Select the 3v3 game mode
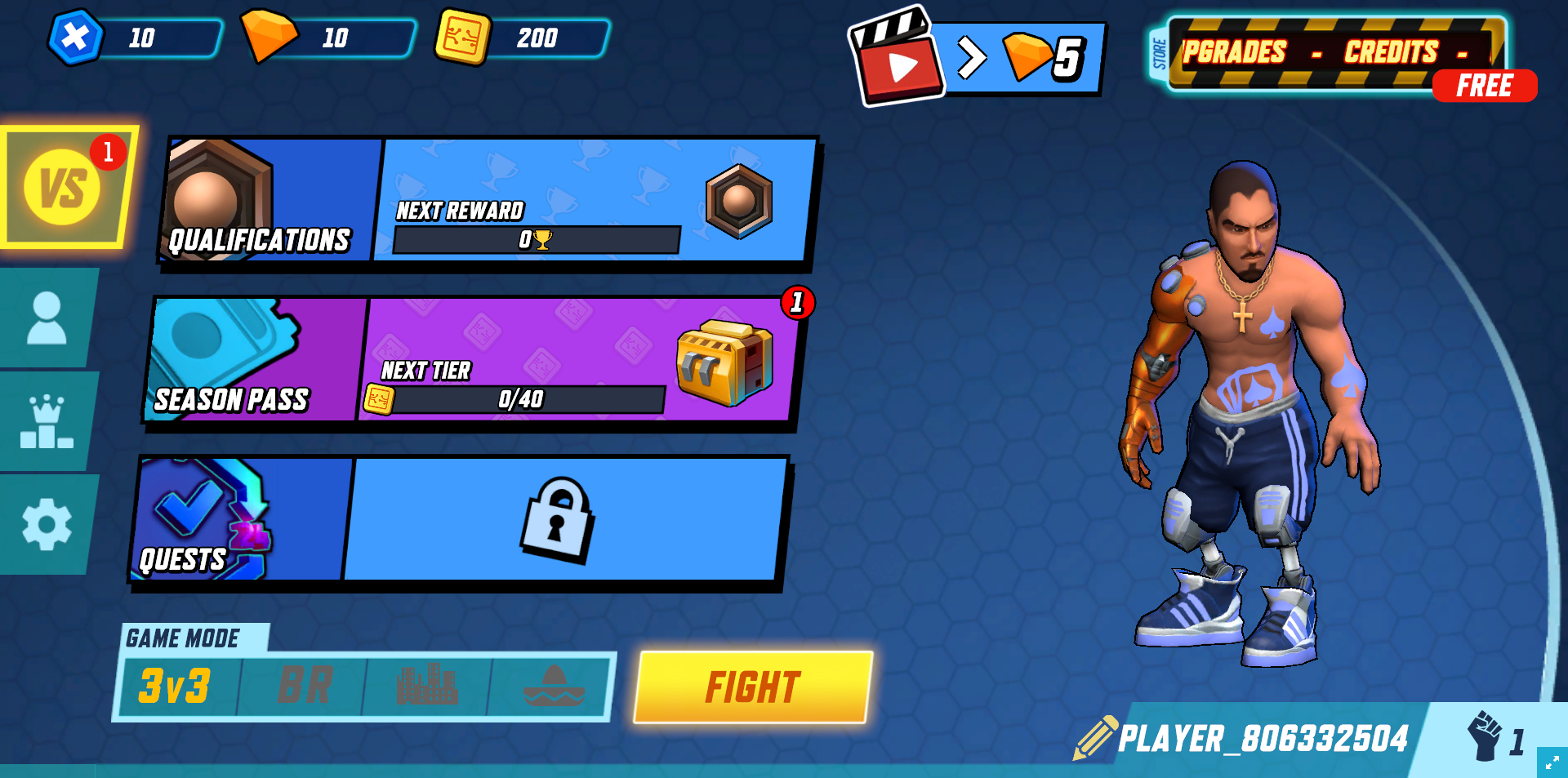1568x778 pixels. [x=176, y=687]
